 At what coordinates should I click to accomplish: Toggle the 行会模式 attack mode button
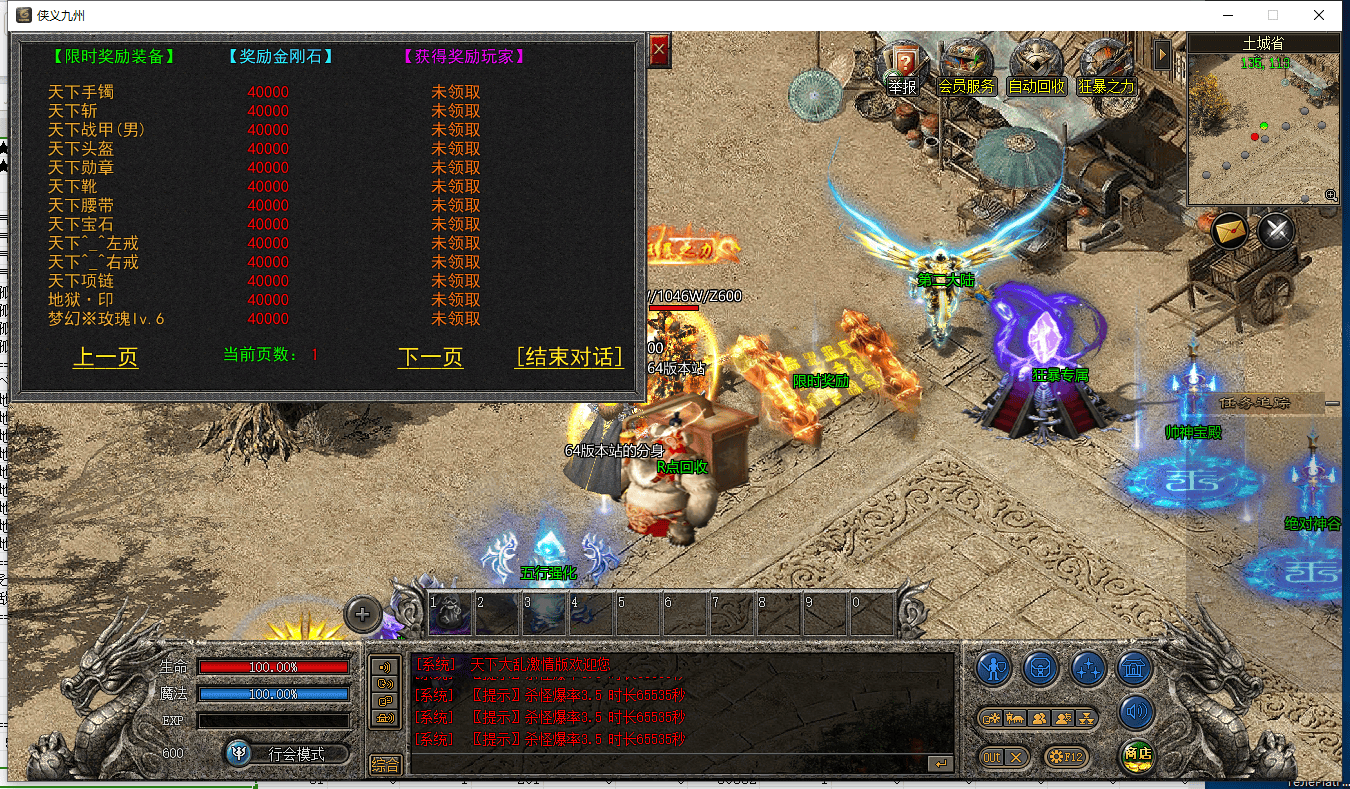(289, 753)
